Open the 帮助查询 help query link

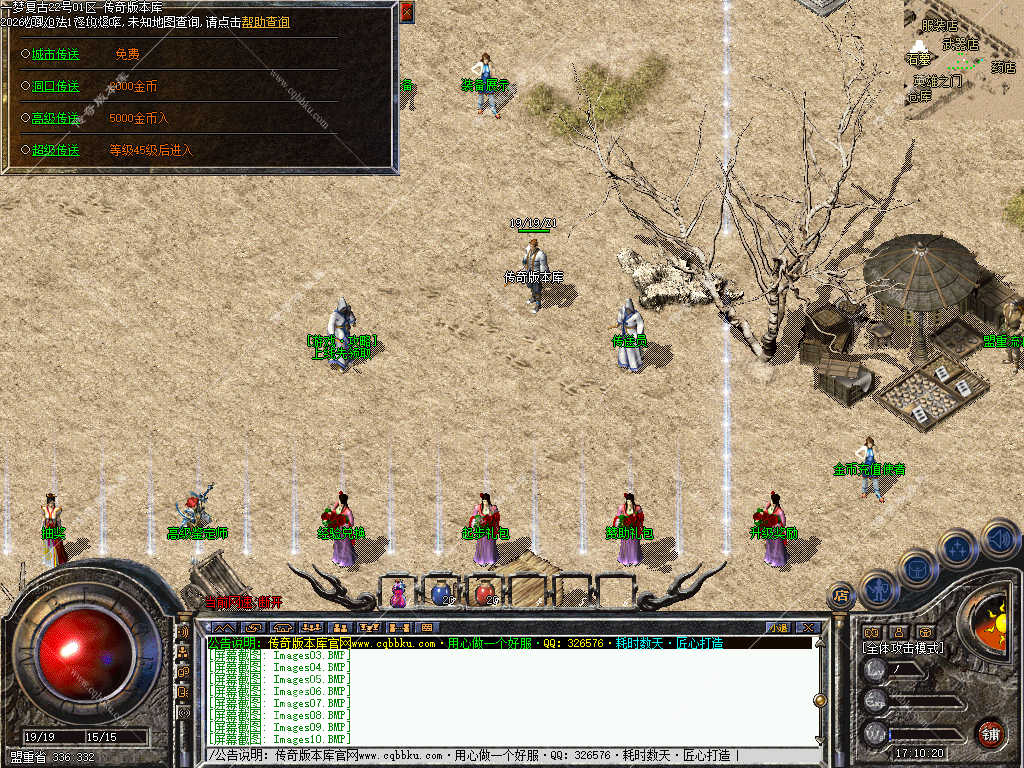pyautogui.click(x=265, y=22)
